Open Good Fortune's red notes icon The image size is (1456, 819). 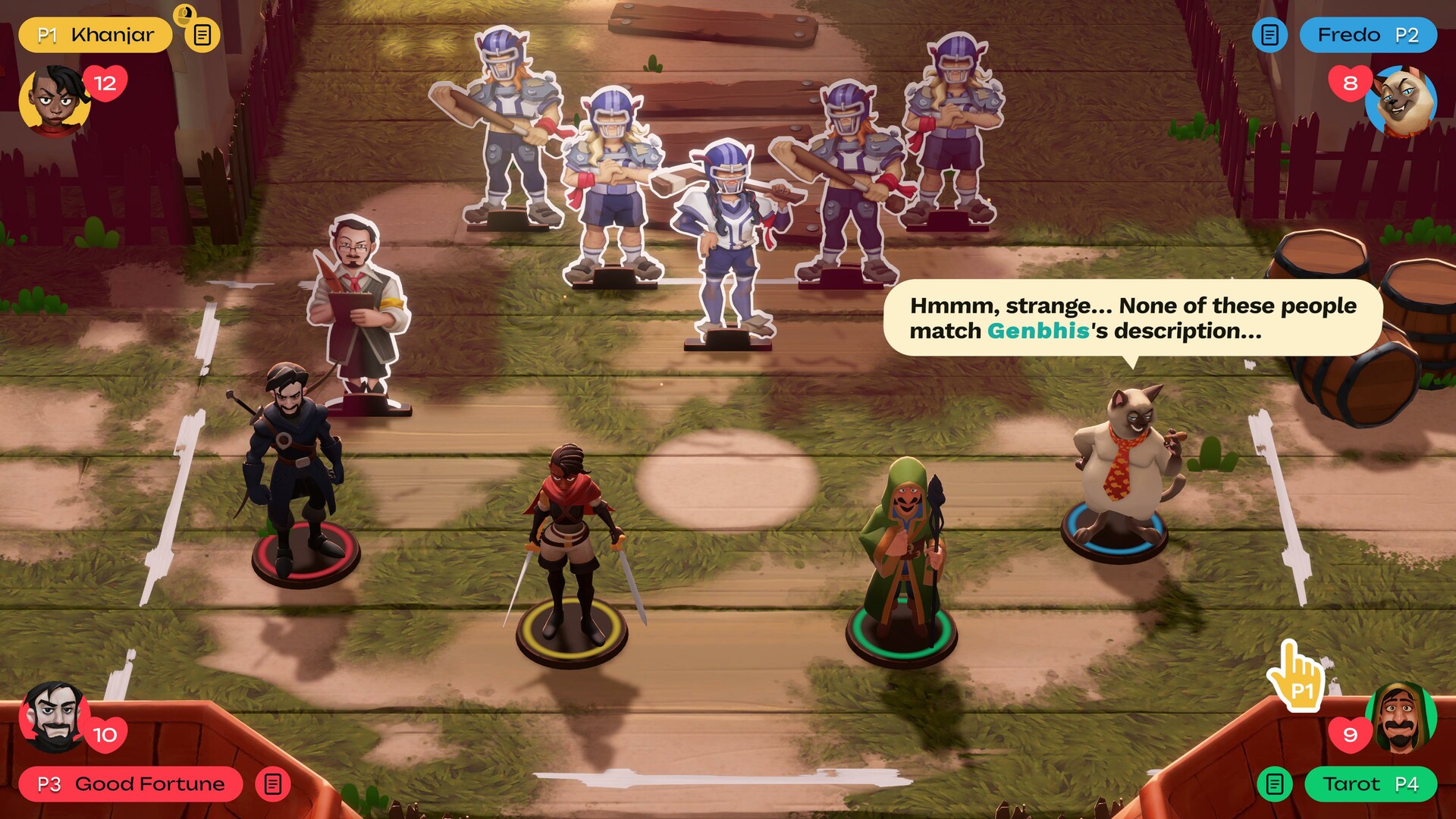[271, 785]
